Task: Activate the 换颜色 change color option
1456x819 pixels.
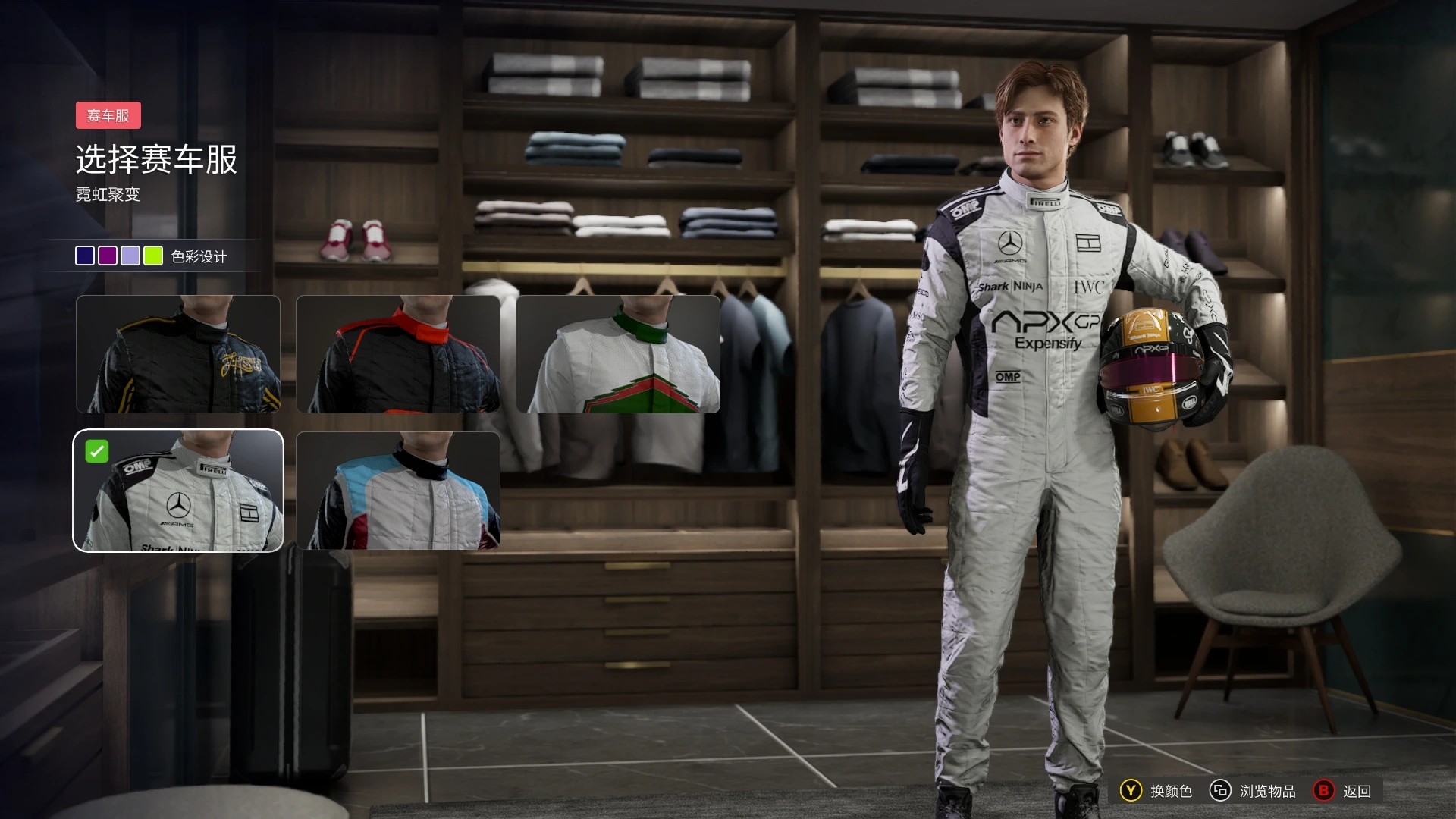Action: 1156,791
